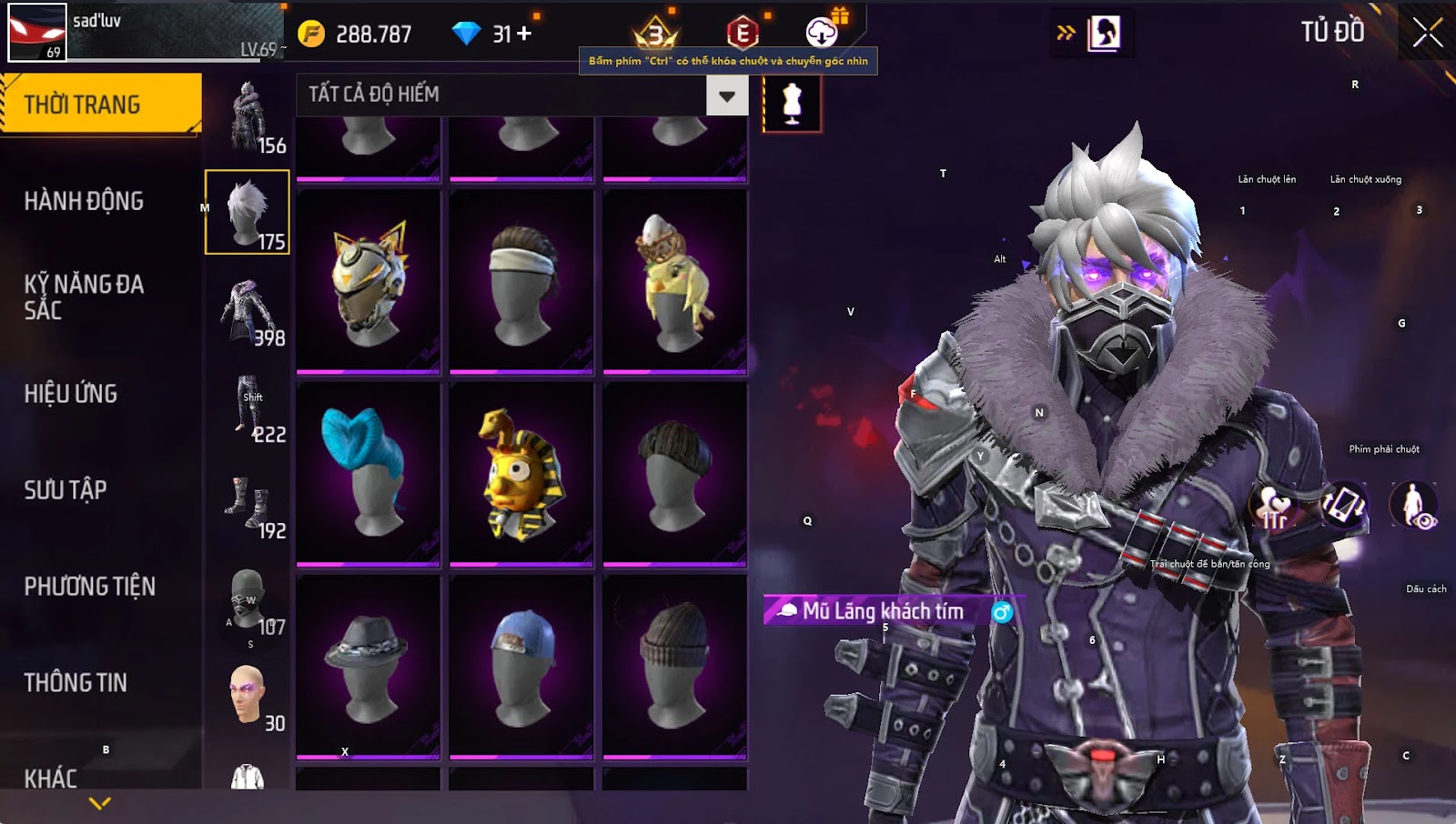Open the jacket tops subcategory showing 398

point(248,311)
